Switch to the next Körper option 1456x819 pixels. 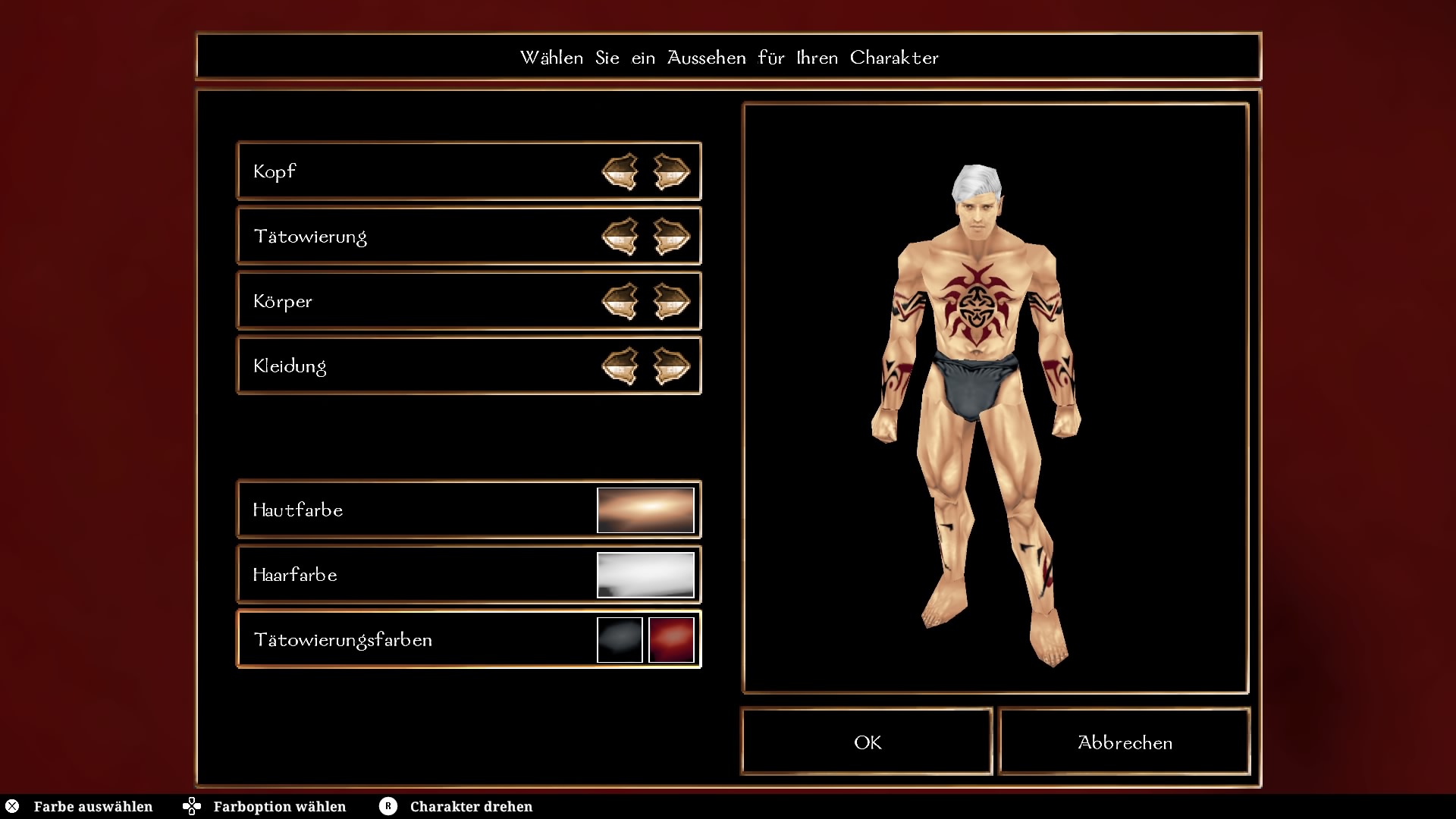tap(671, 301)
